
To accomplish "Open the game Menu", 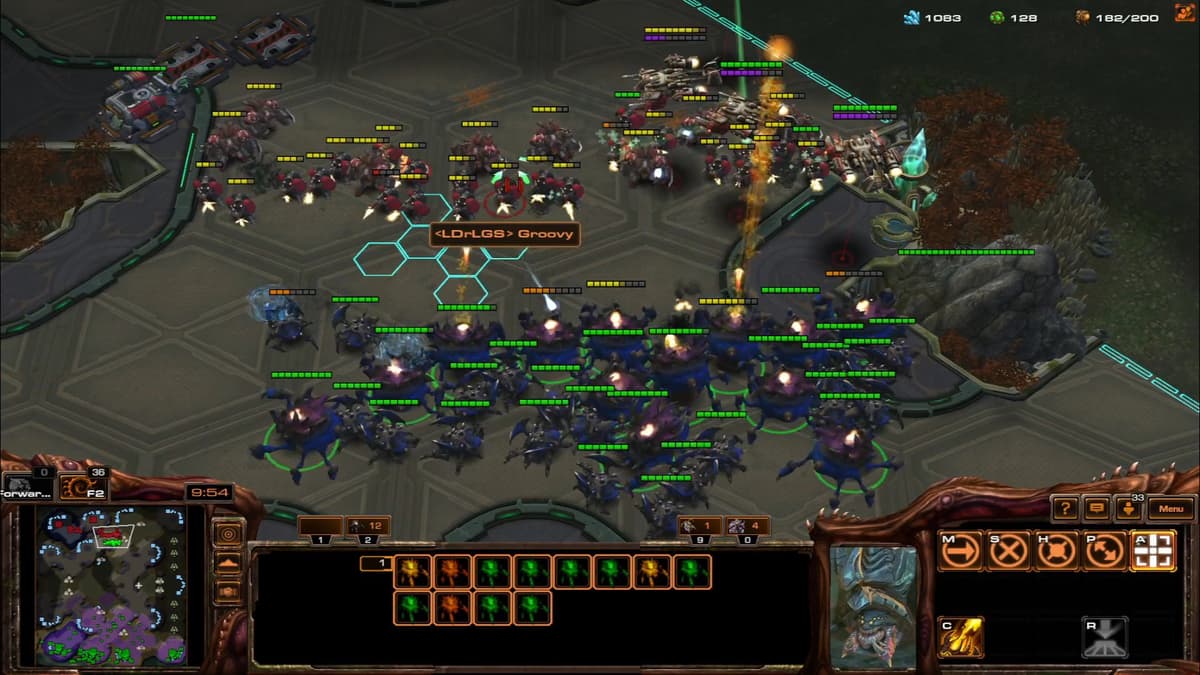I will point(1171,509).
